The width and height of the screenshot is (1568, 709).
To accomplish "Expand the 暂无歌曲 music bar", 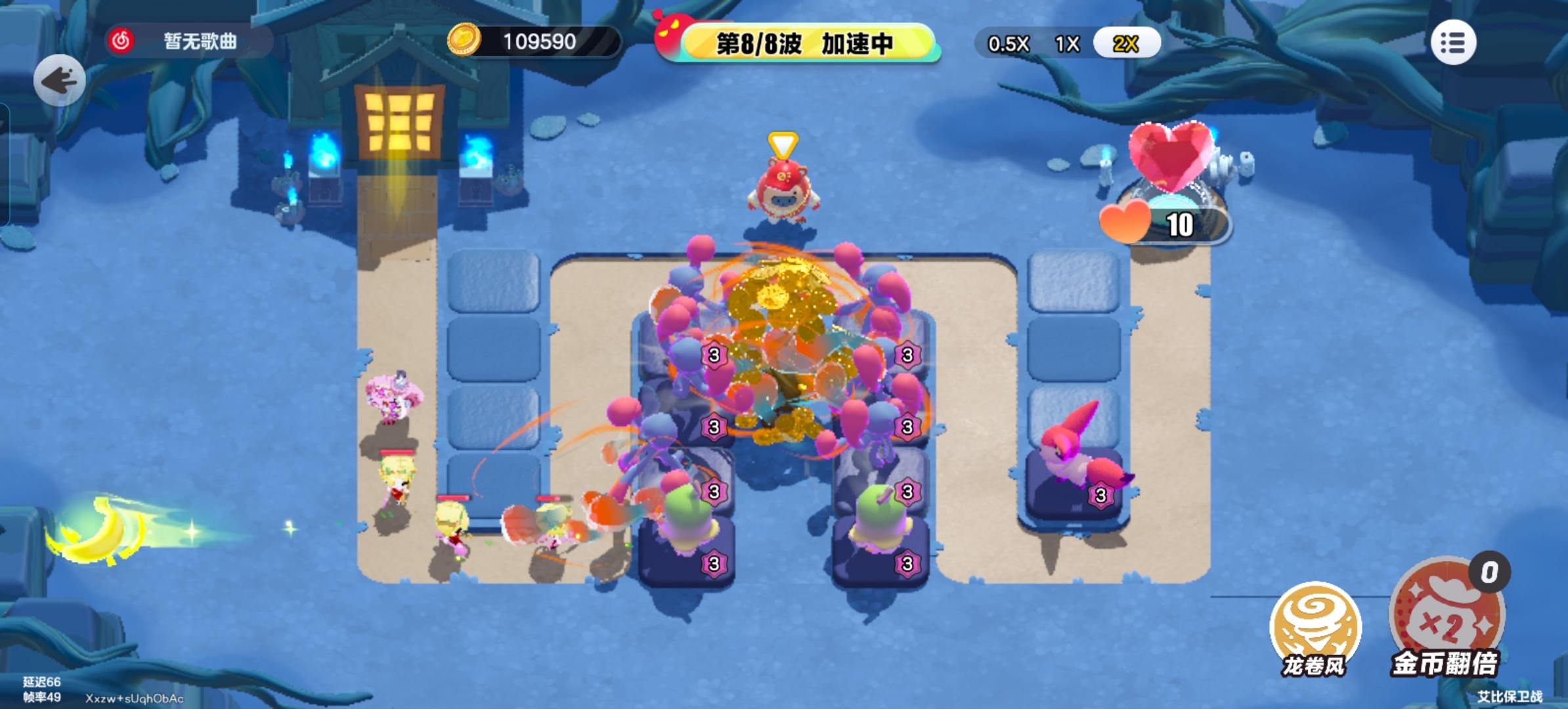I will [197, 41].
